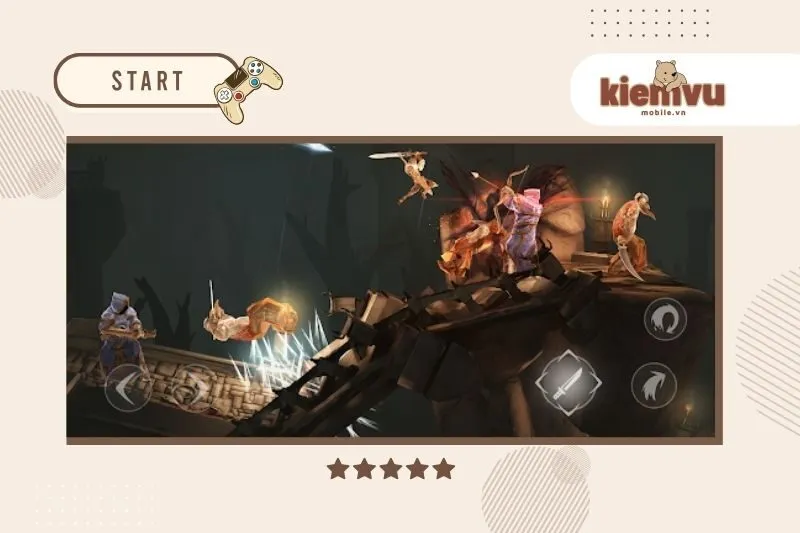Open the kienvu mobile.vn logo
Screen dimensions: 800x533
click(662, 90)
